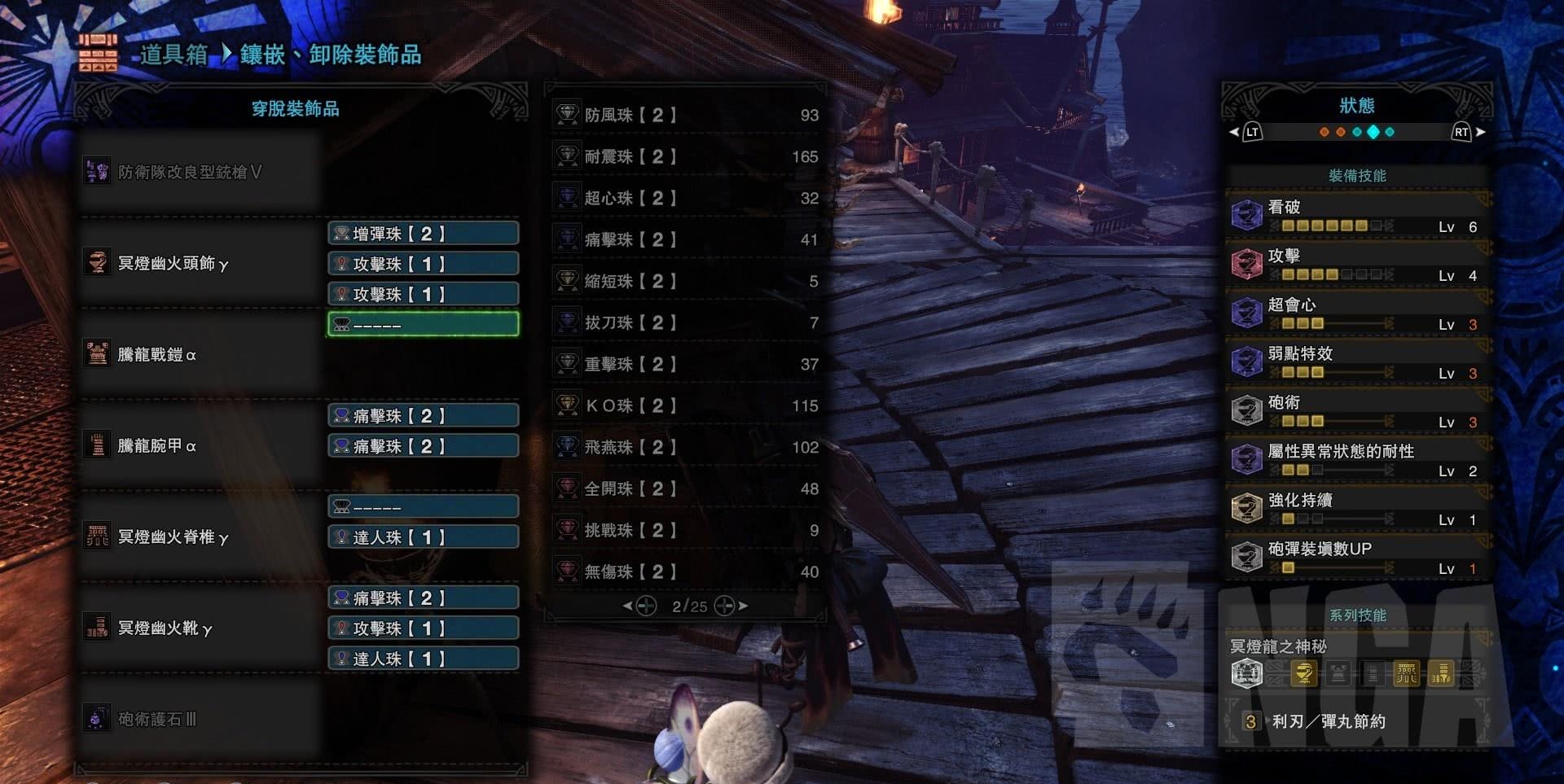Pick the 超心珠【2】 jewel entry

[686, 199]
